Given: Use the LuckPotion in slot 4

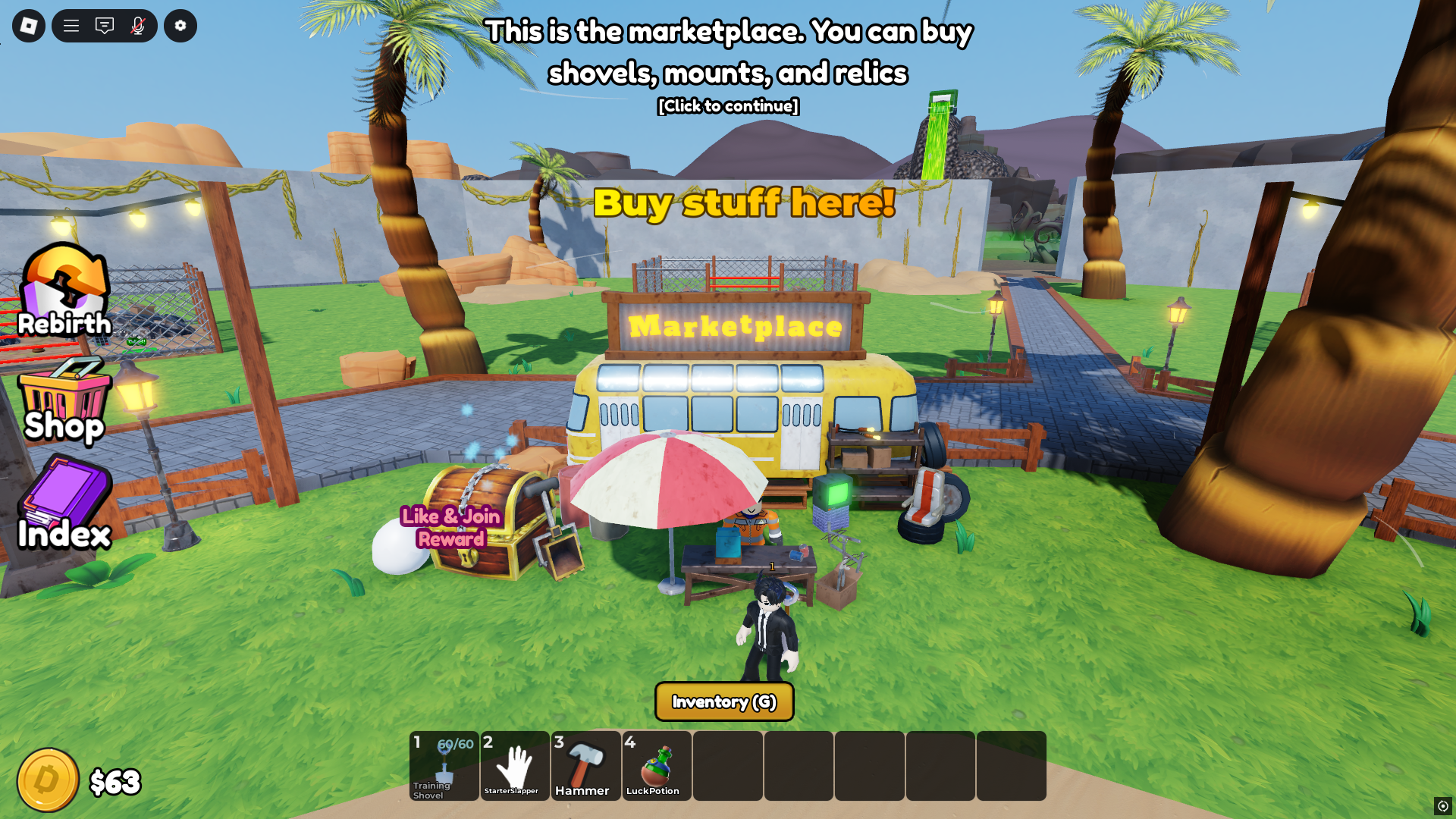Looking at the screenshot, I should click(656, 766).
